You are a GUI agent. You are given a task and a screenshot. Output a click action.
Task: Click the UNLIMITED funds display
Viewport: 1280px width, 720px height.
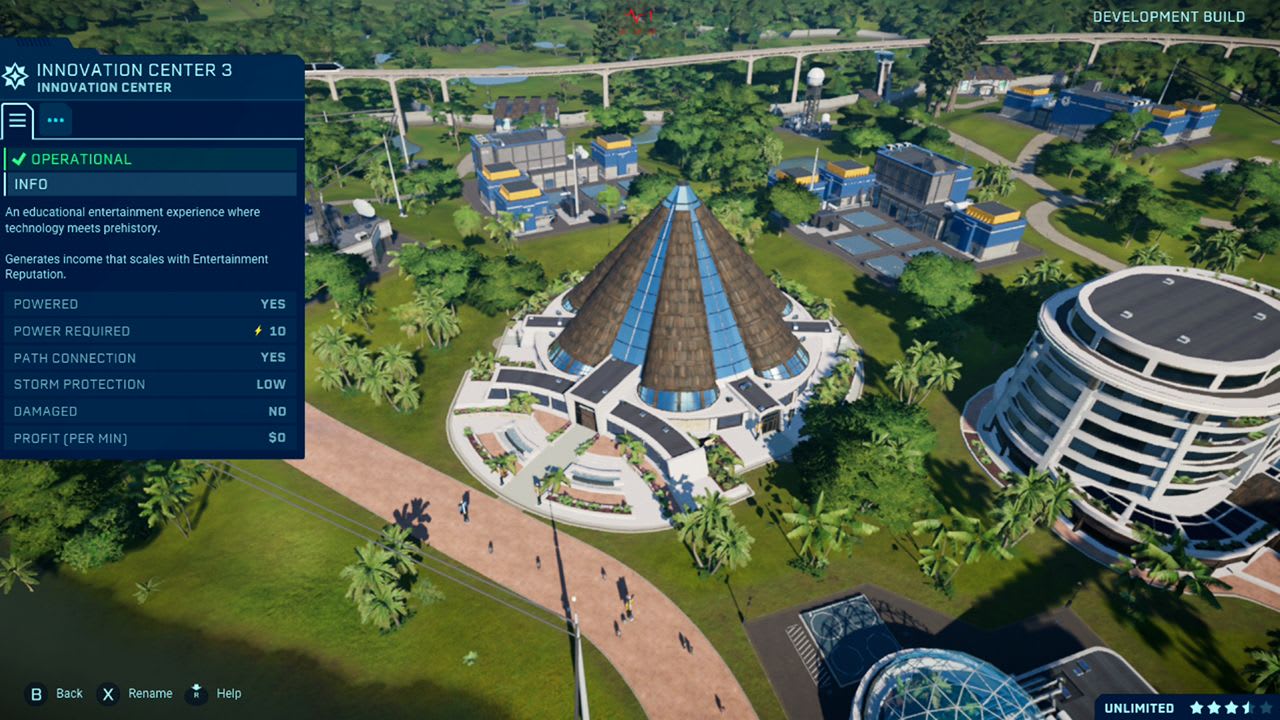(x=1139, y=705)
